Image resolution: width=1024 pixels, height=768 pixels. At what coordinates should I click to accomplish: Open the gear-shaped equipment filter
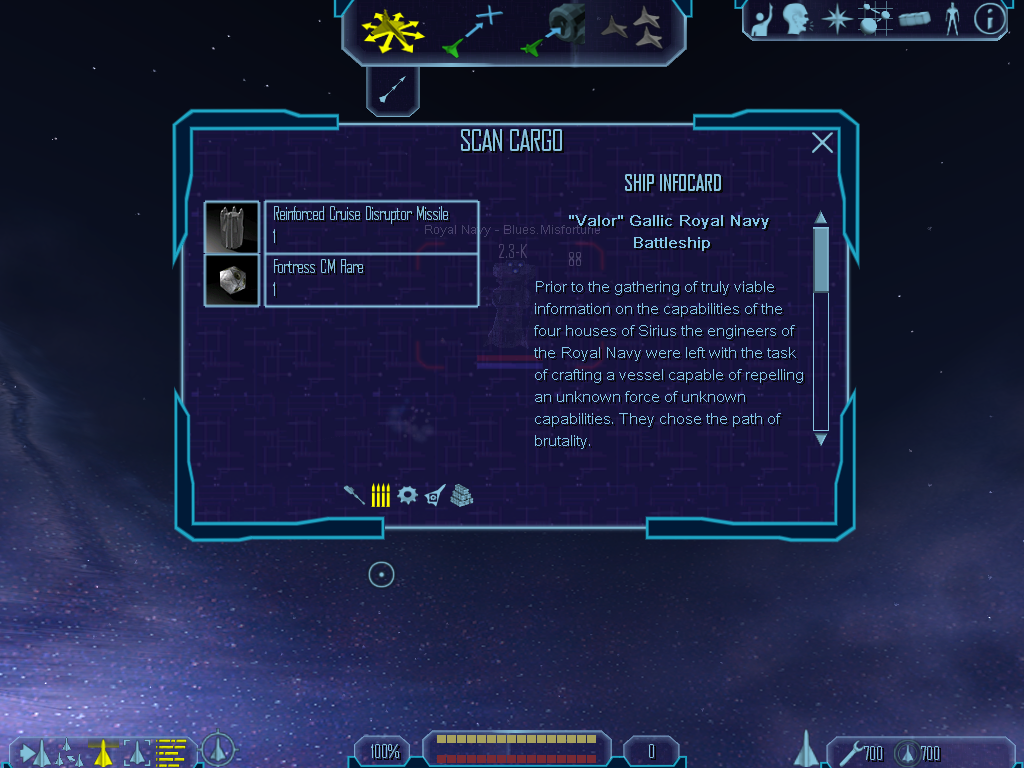407,495
